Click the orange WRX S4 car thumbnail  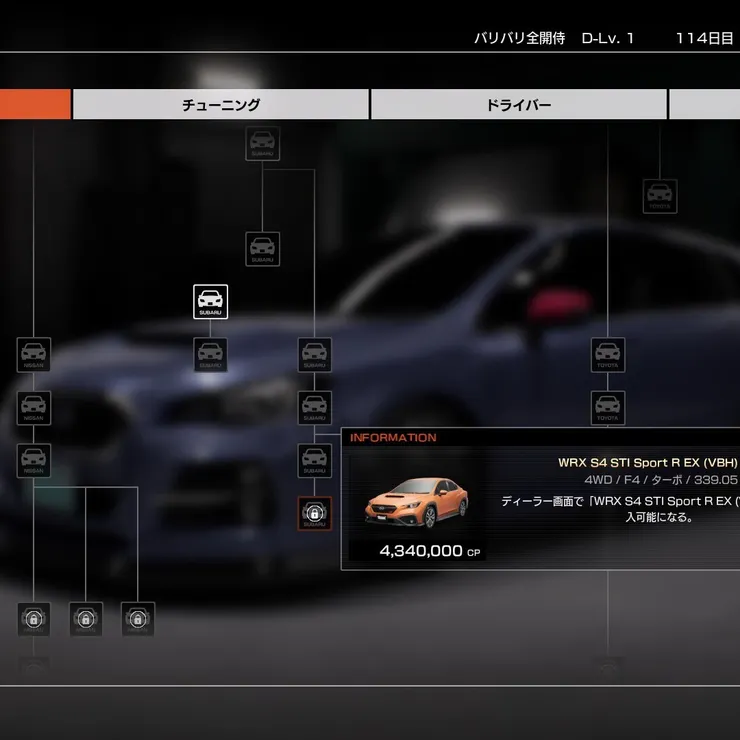415,503
